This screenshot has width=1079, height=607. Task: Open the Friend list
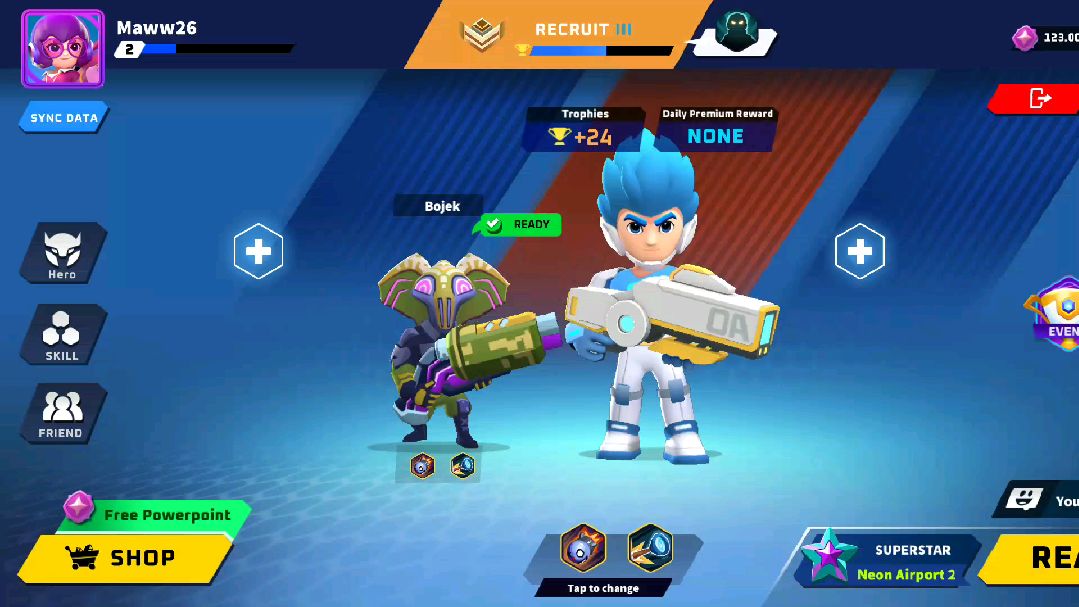62,414
